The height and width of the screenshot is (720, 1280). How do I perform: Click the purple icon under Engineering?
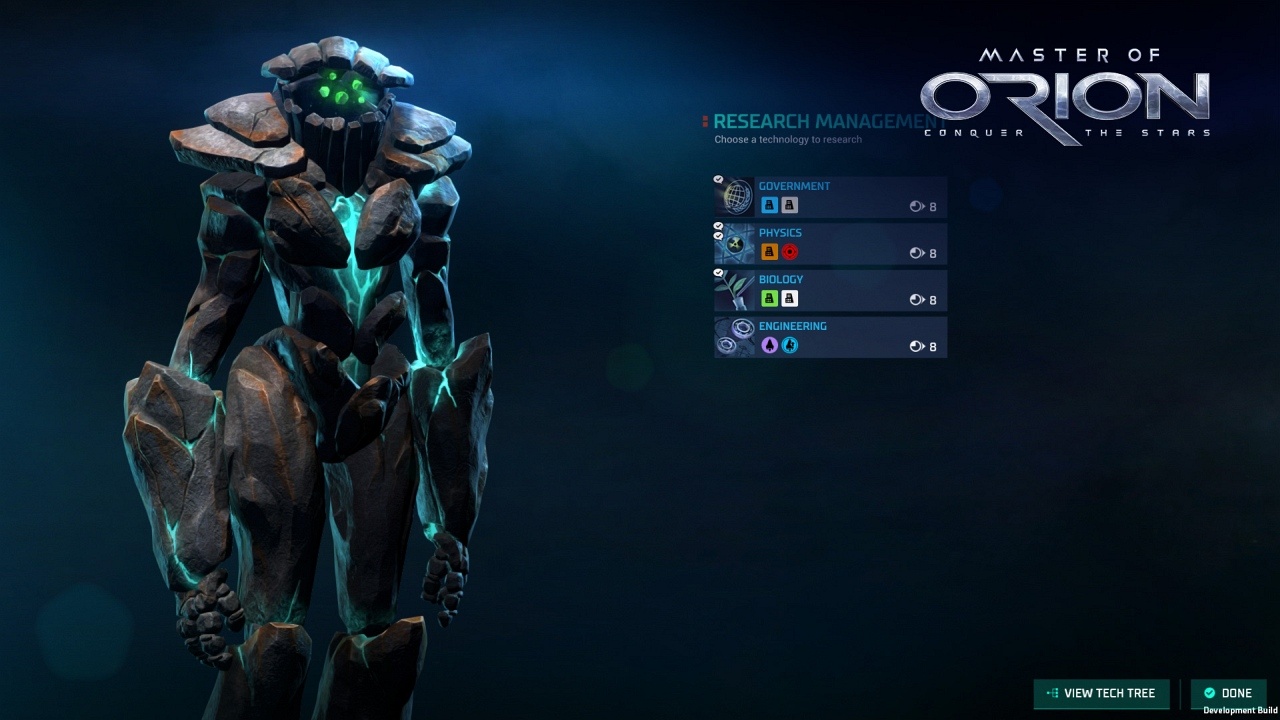click(x=769, y=345)
